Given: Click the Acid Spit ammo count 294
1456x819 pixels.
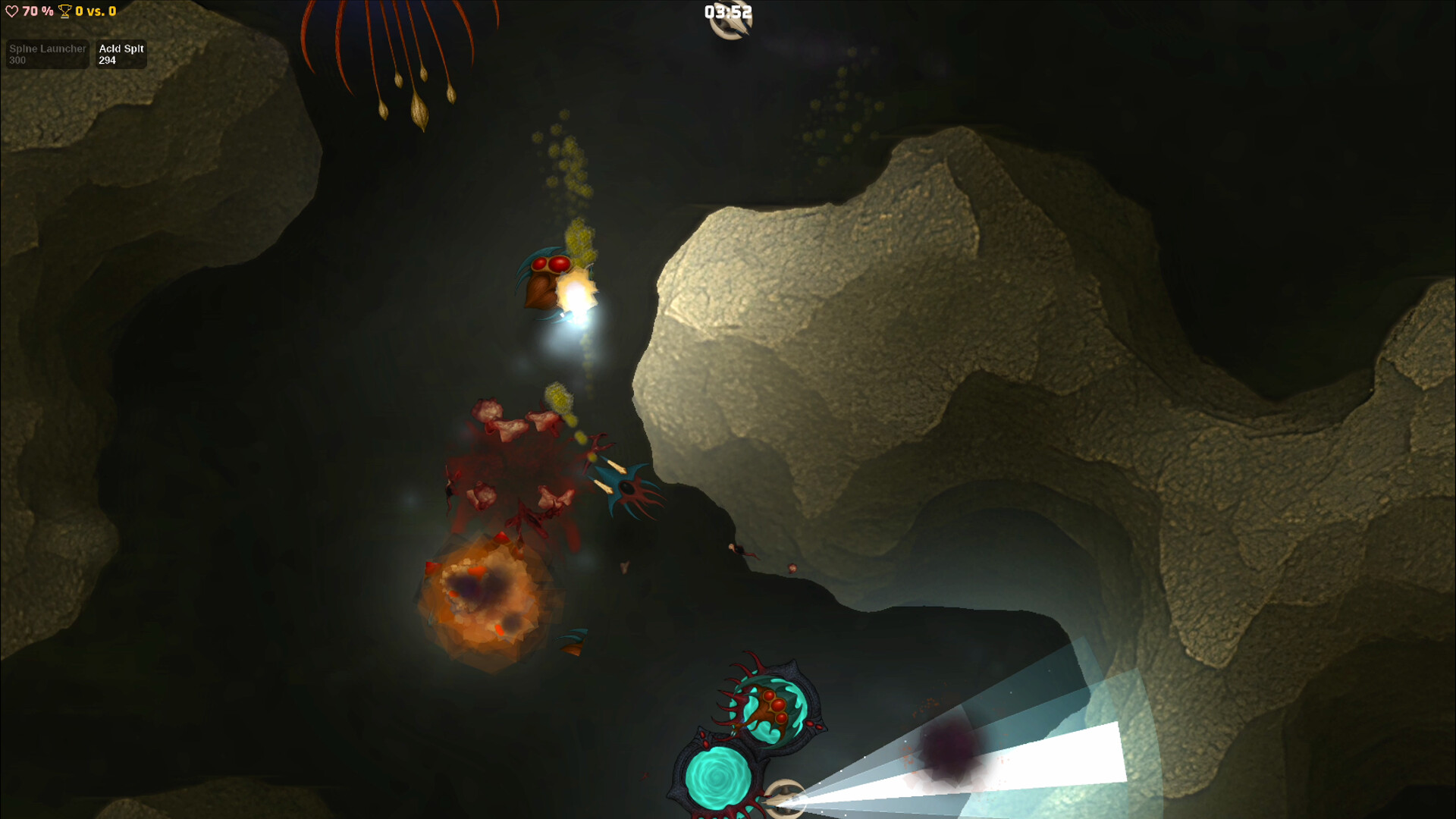Looking at the screenshot, I should (x=106, y=61).
